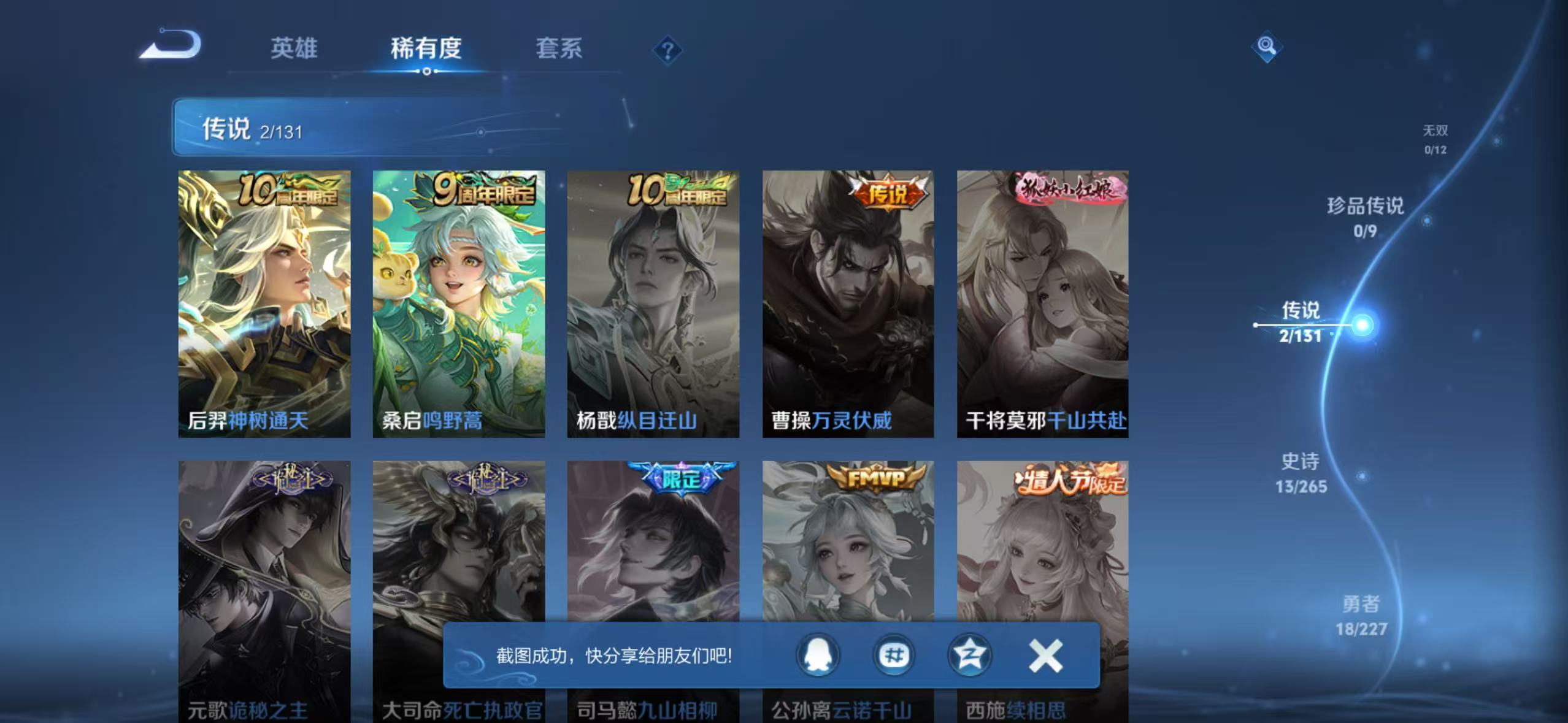Share the screenshot to QQ friends
This screenshot has height=723, width=1568.
(818, 655)
